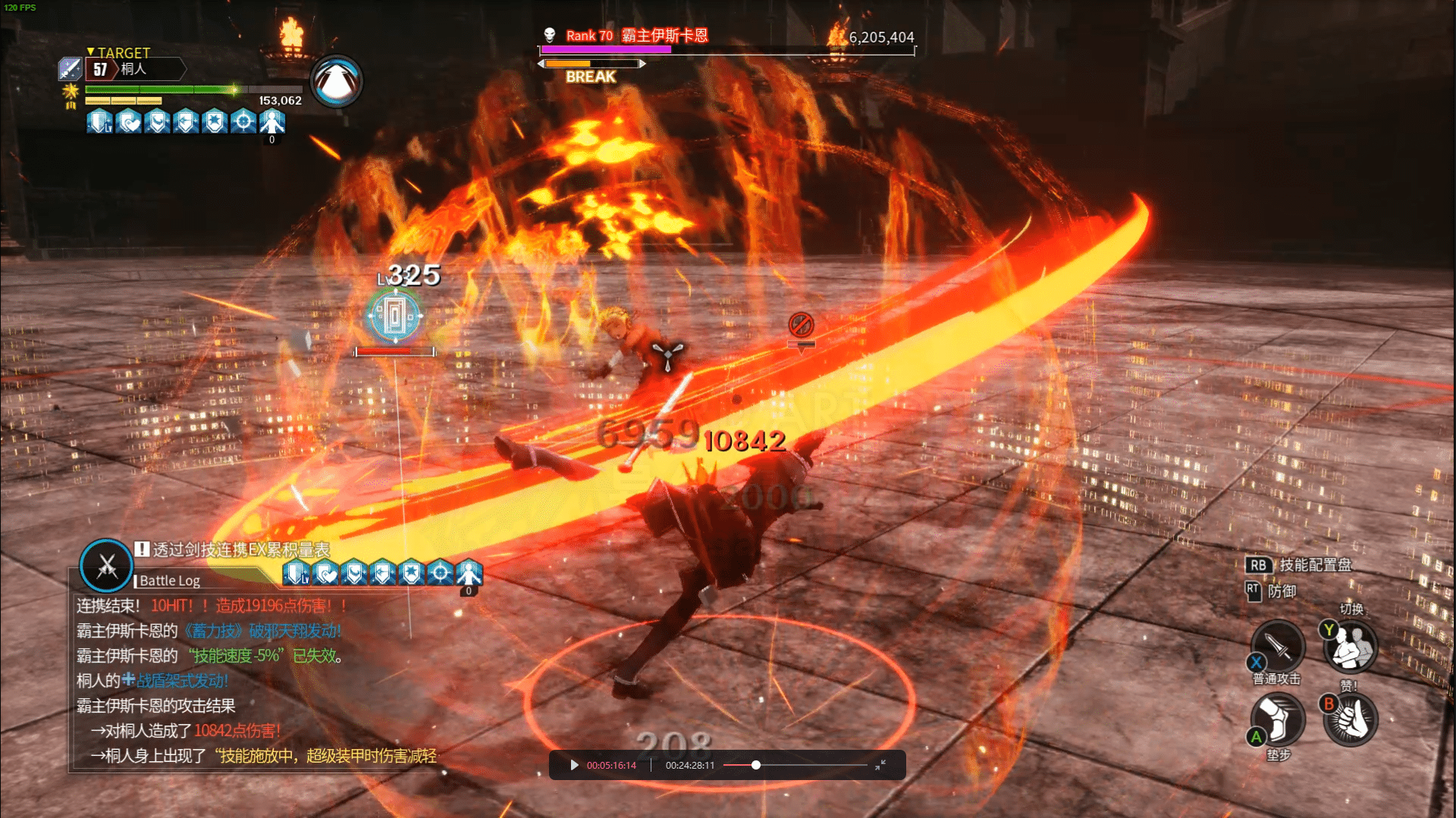This screenshot has height=818, width=1456.
Task: Click the Lv 325 shield skill marker
Action: click(394, 315)
